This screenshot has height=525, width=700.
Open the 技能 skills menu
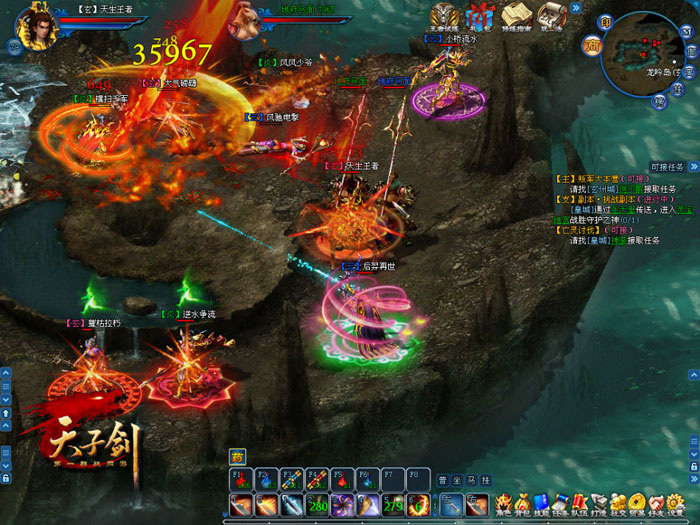point(541,502)
